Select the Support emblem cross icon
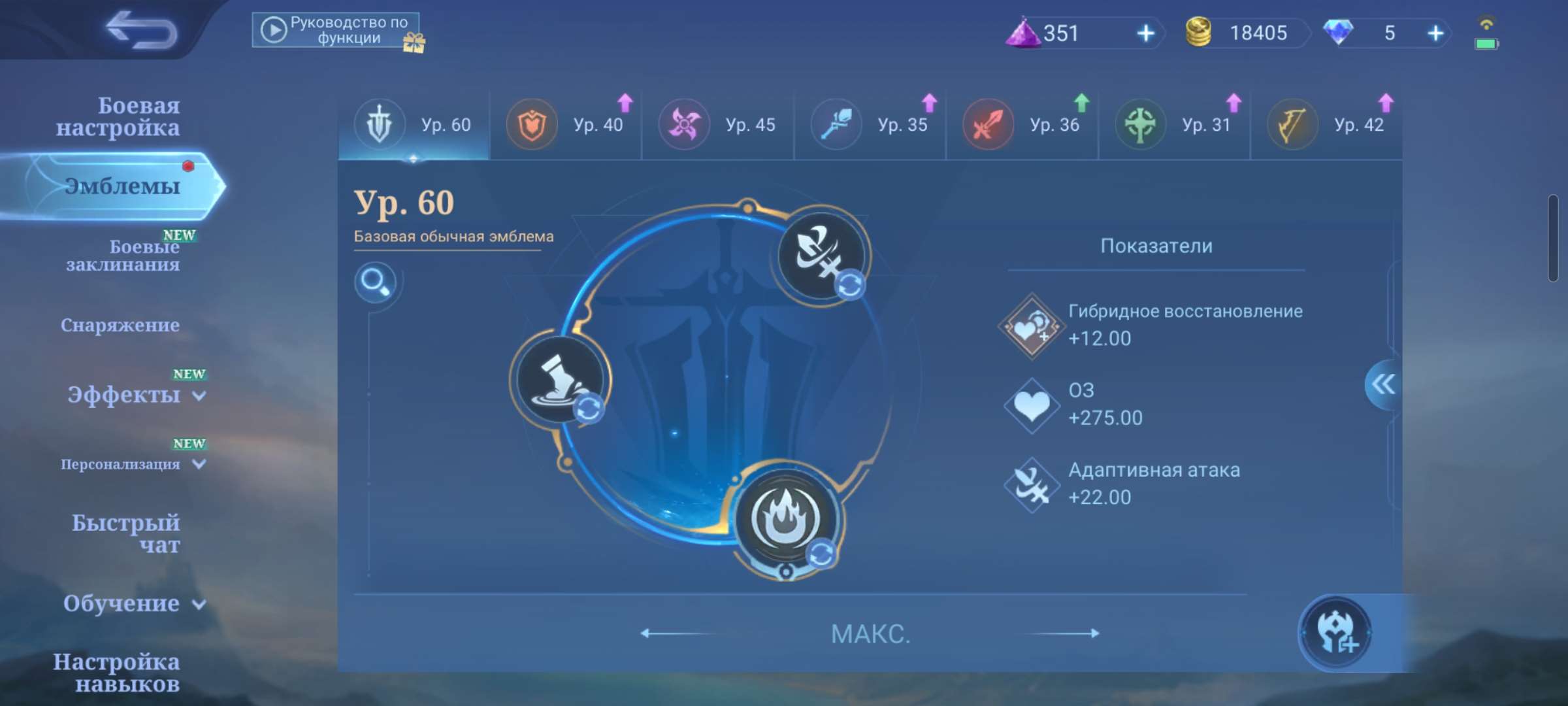Image resolution: width=1568 pixels, height=706 pixels. (x=1141, y=123)
